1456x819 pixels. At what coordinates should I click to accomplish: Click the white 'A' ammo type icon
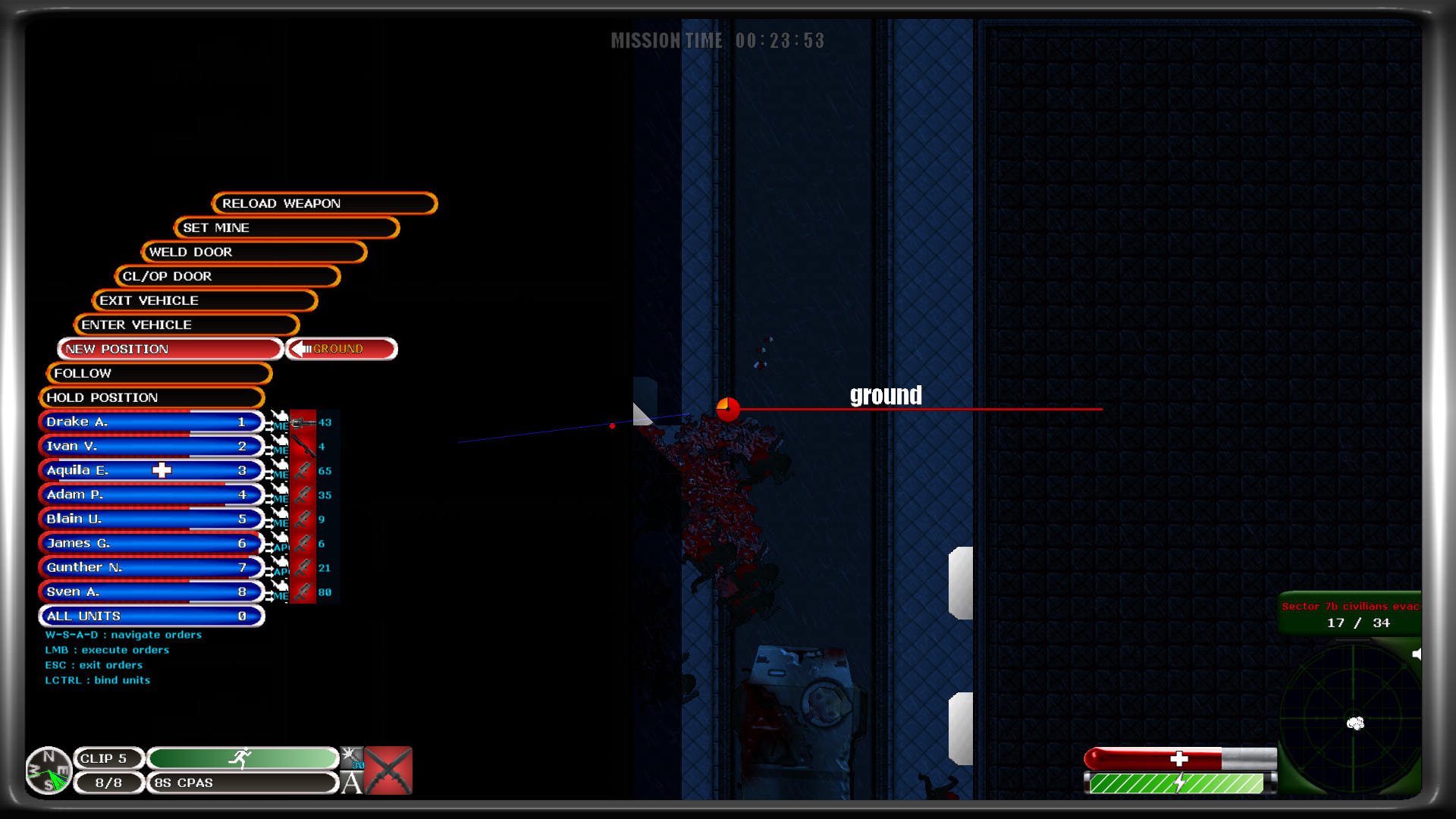(x=351, y=783)
